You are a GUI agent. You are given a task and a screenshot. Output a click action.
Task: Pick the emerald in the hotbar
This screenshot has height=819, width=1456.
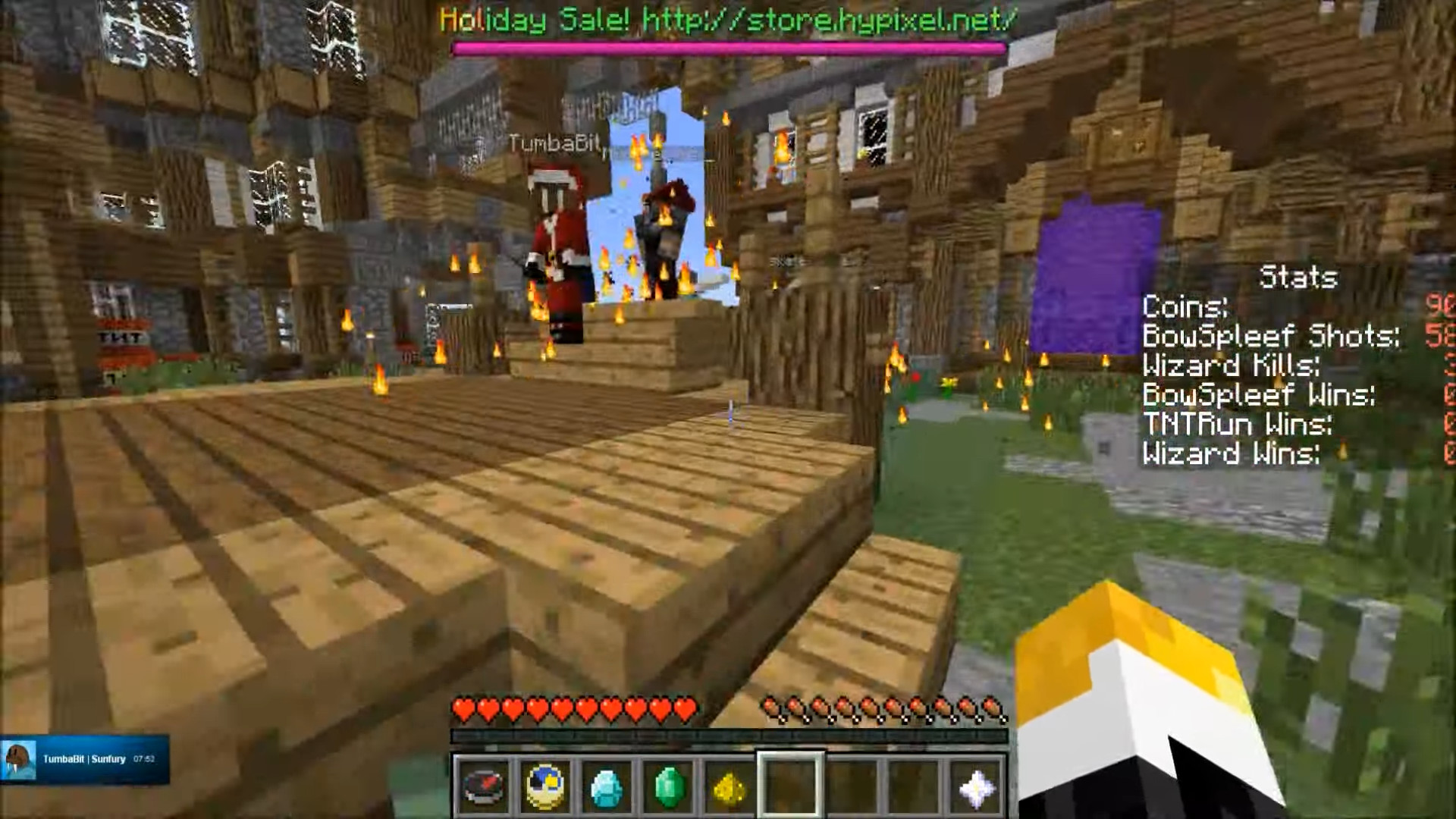(x=668, y=786)
